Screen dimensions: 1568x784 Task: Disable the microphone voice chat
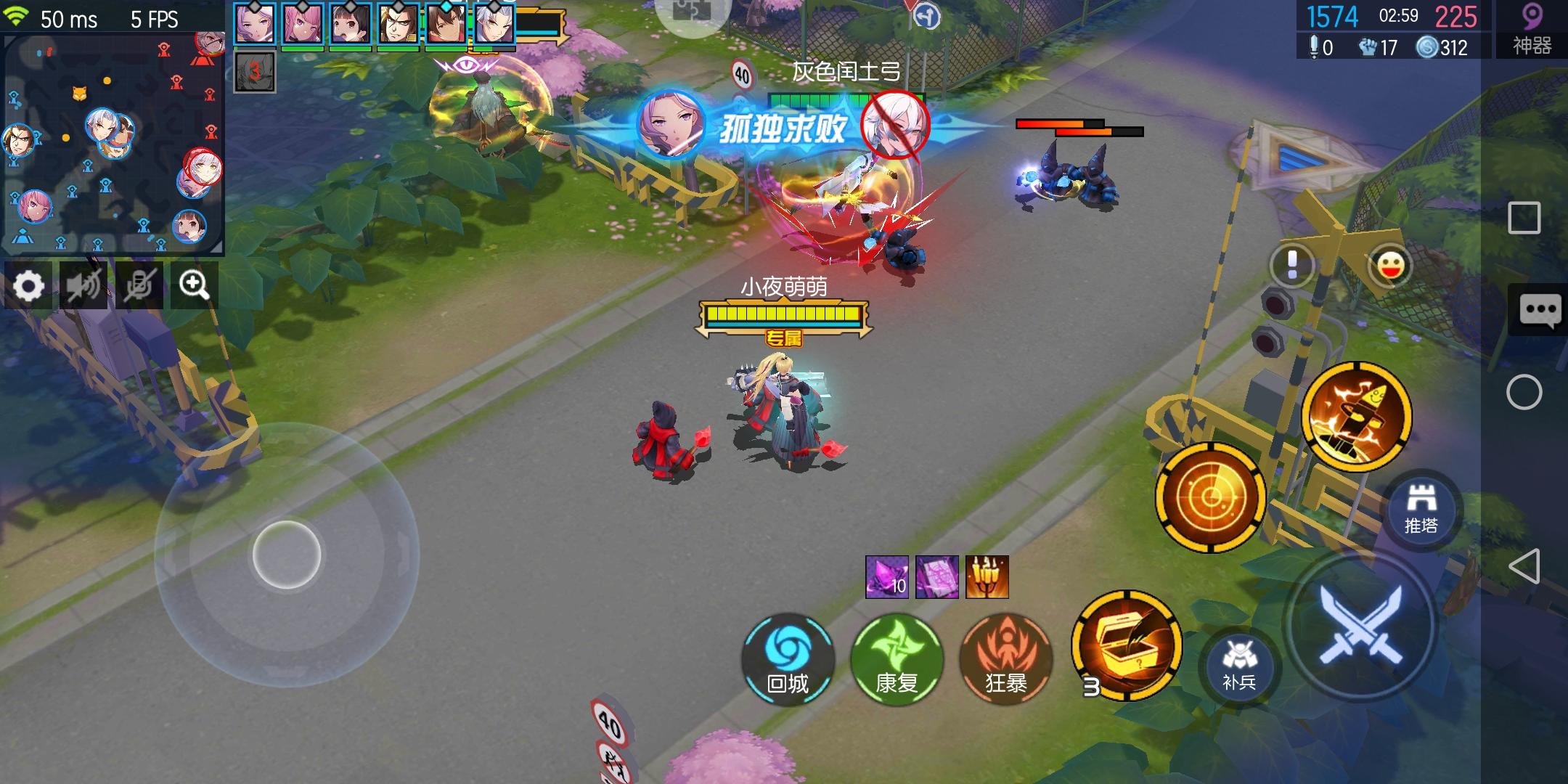[x=139, y=285]
